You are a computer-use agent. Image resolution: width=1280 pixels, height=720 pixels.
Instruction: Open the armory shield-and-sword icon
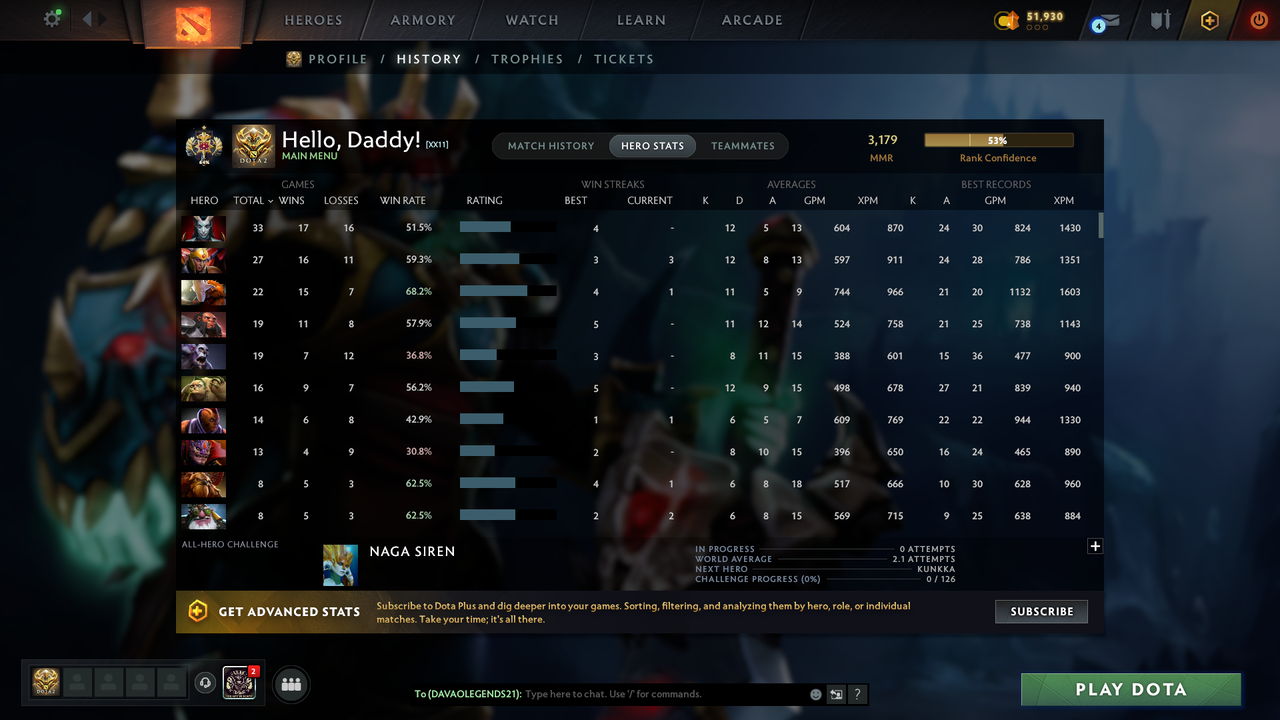click(x=1158, y=20)
